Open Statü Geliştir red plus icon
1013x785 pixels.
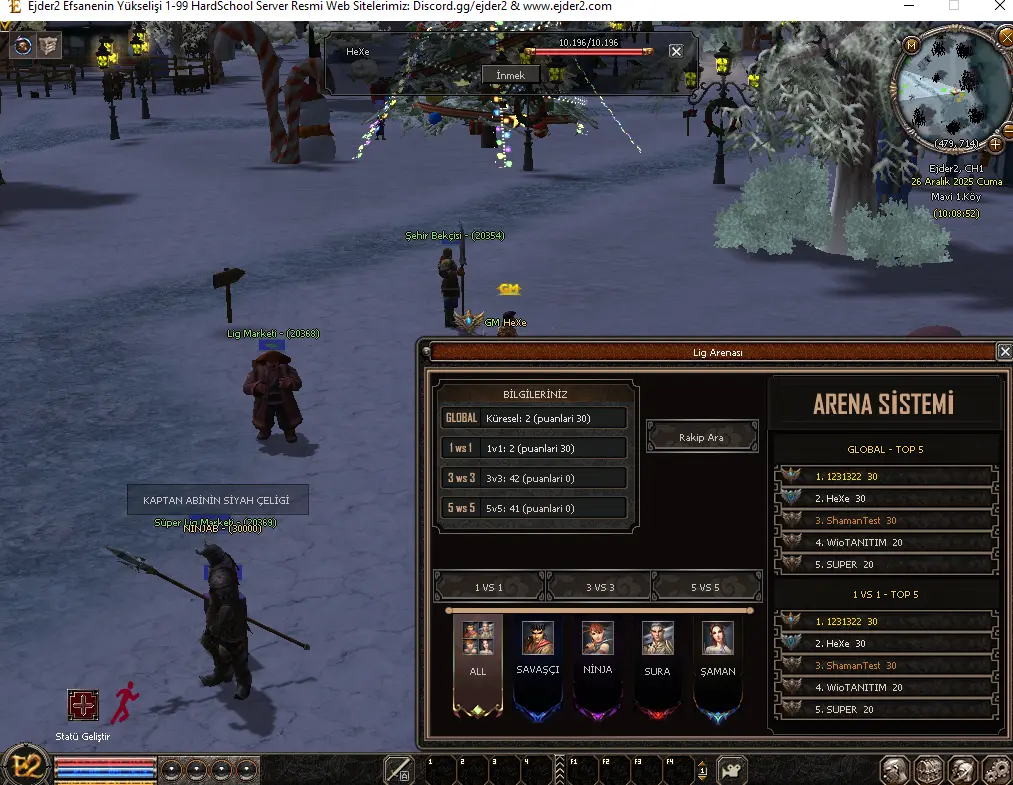click(83, 705)
